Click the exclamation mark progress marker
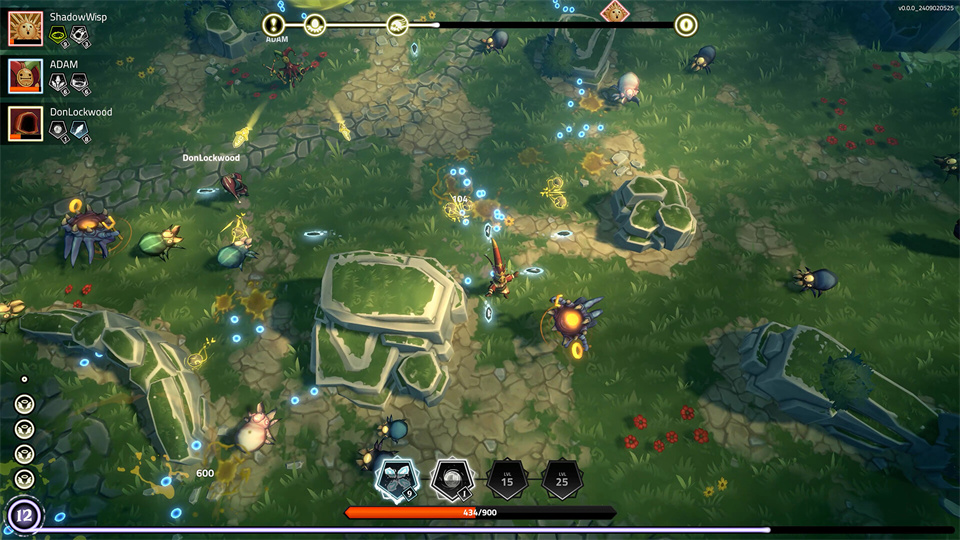This screenshot has height=540, width=960. (x=274, y=25)
